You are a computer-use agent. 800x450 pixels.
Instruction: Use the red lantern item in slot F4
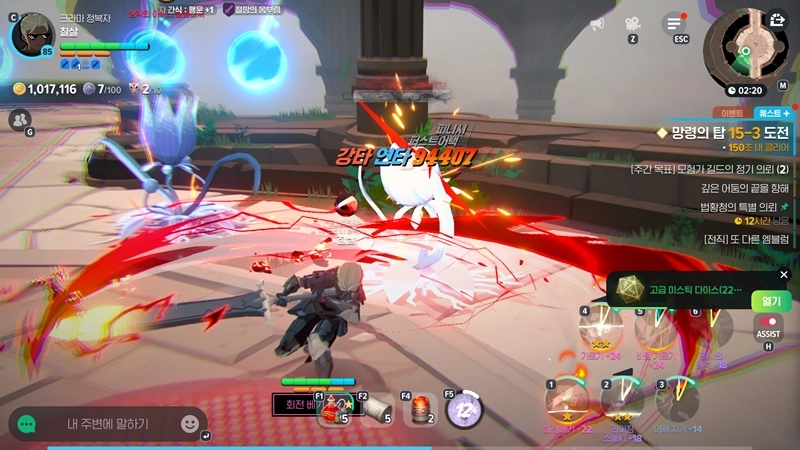click(x=421, y=408)
